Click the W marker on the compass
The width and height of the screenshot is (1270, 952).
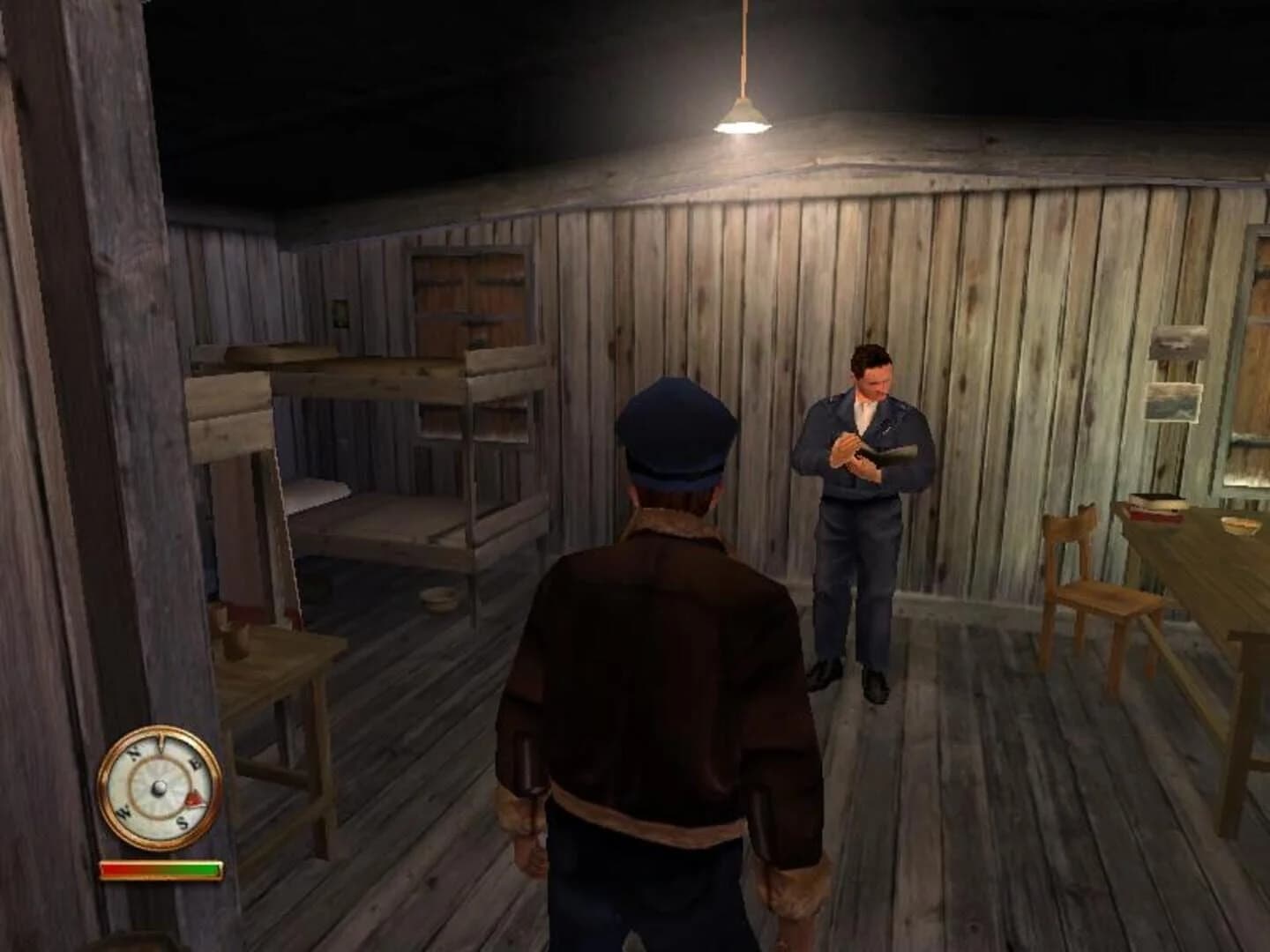(x=124, y=811)
